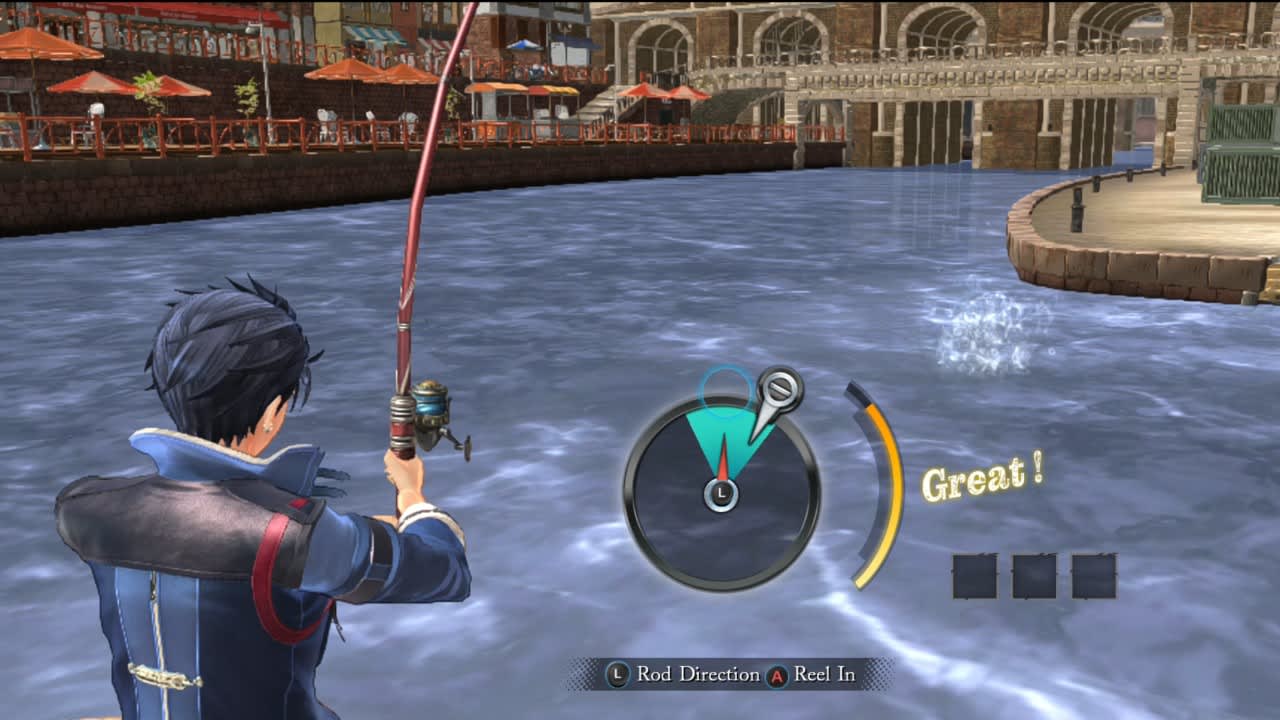Click the yellow tension gauge arc
This screenshot has height=720, width=1280.
[875, 490]
